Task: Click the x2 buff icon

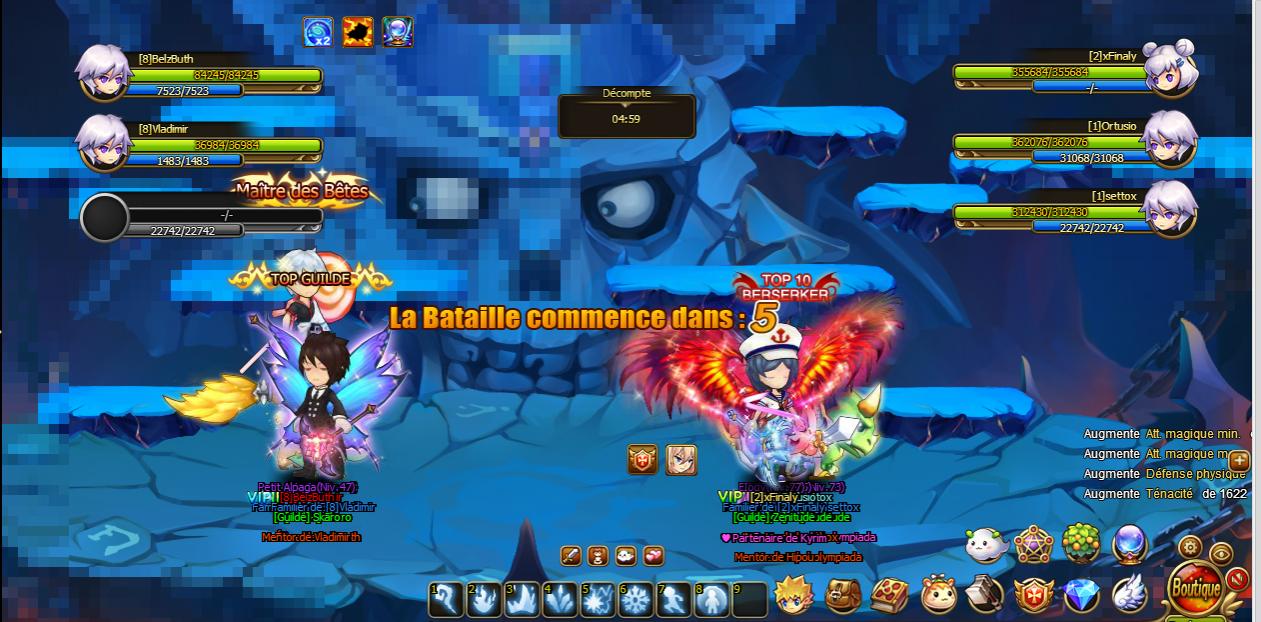Action: pyautogui.click(x=318, y=32)
